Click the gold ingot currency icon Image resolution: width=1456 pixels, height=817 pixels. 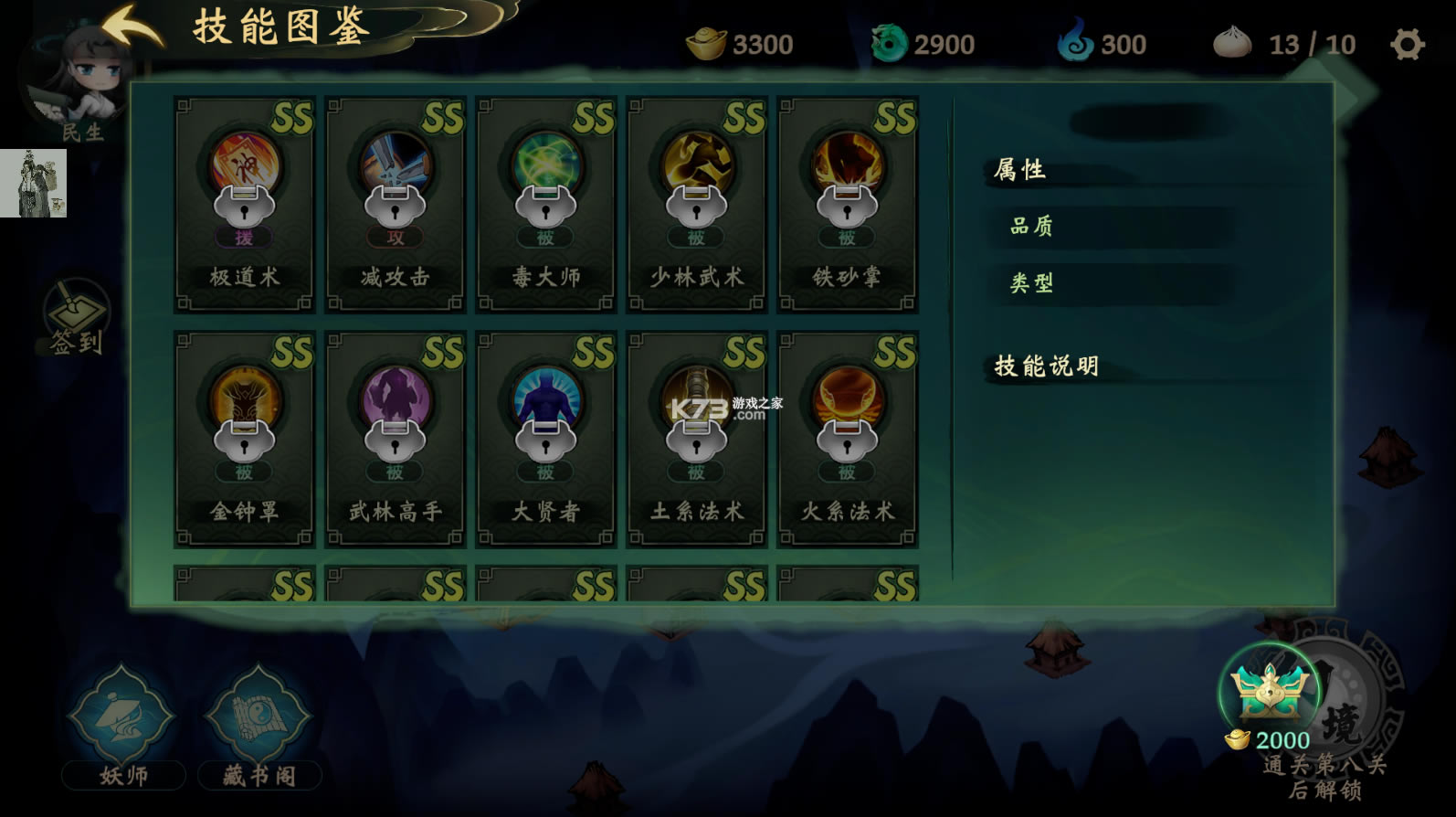click(705, 44)
